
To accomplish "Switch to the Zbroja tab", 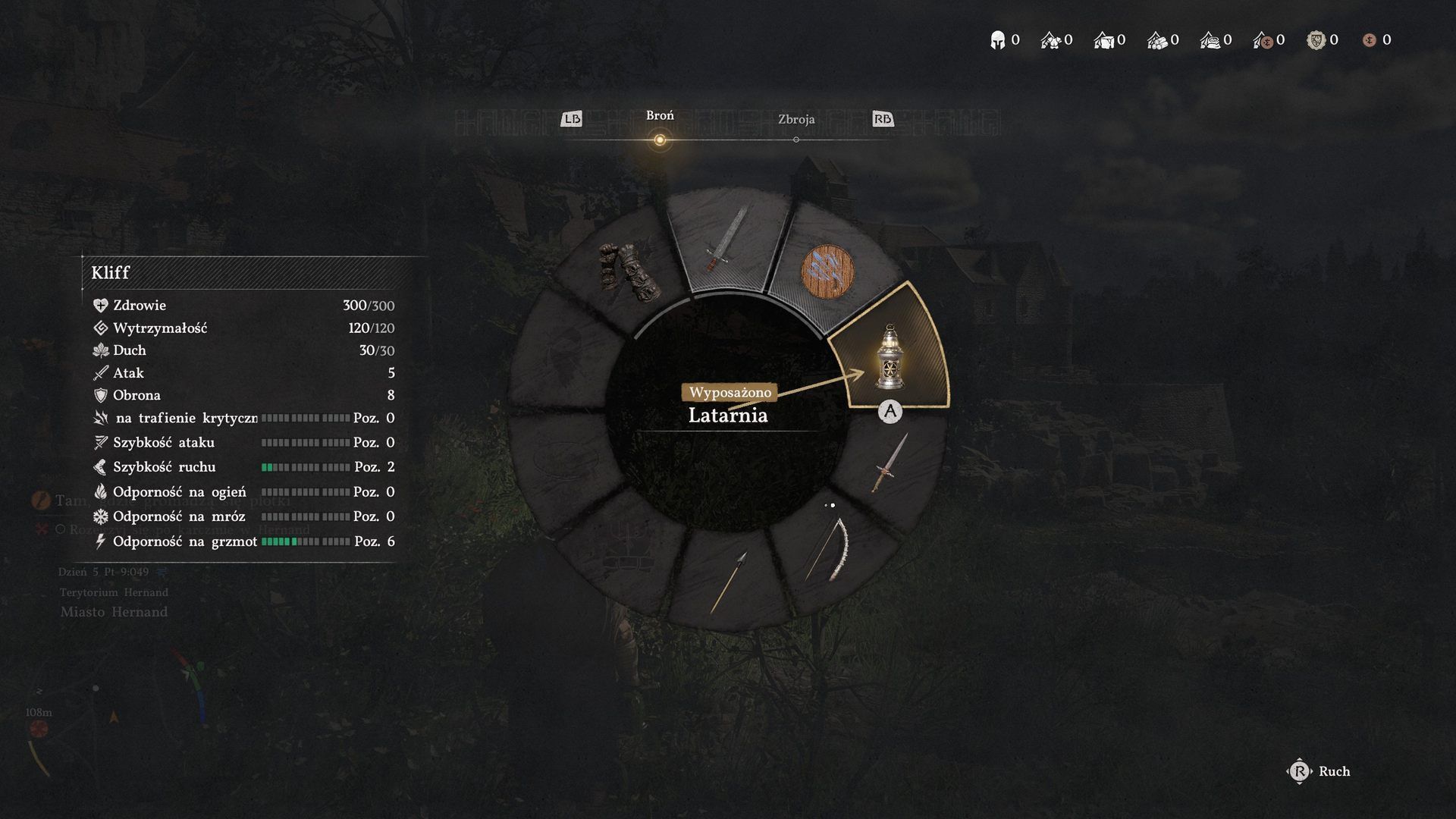I will tap(795, 120).
